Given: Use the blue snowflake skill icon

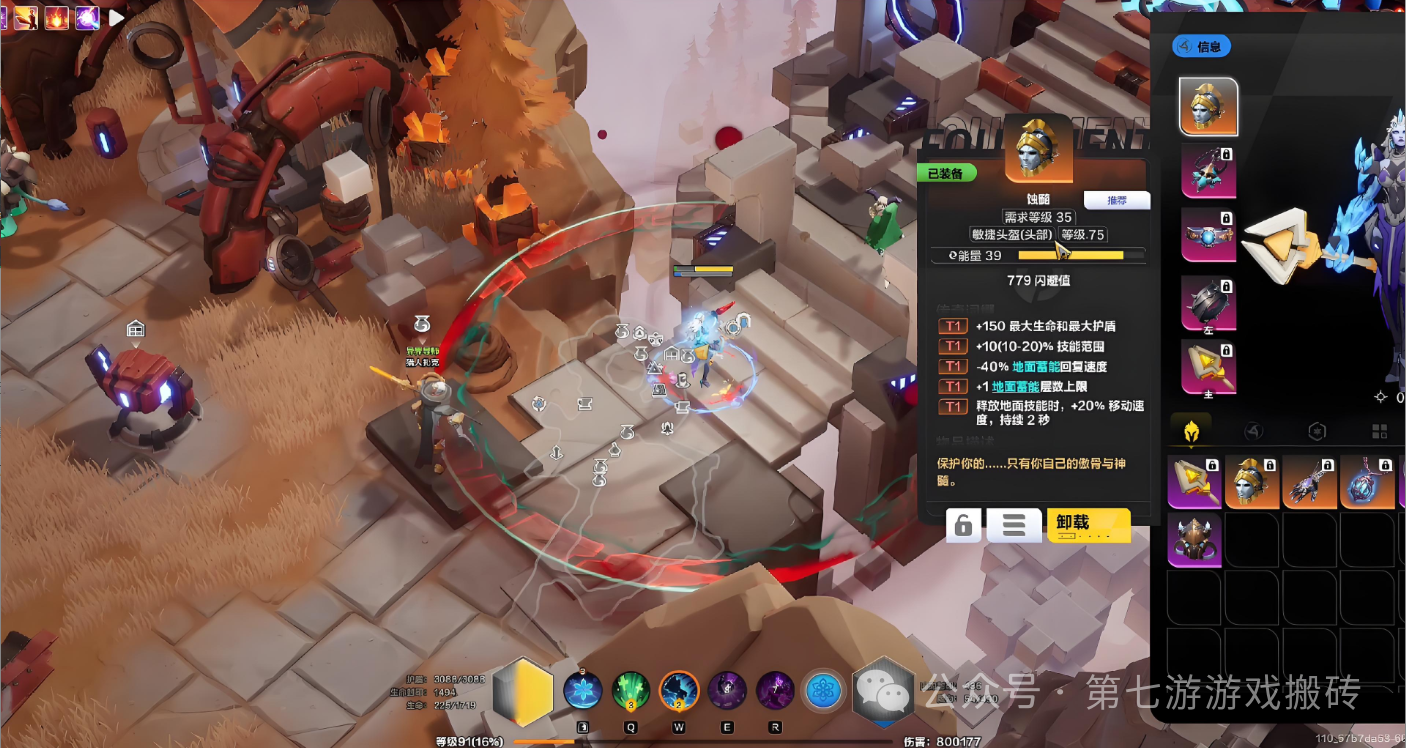Looking at the screenshot, I should point(582,691).
